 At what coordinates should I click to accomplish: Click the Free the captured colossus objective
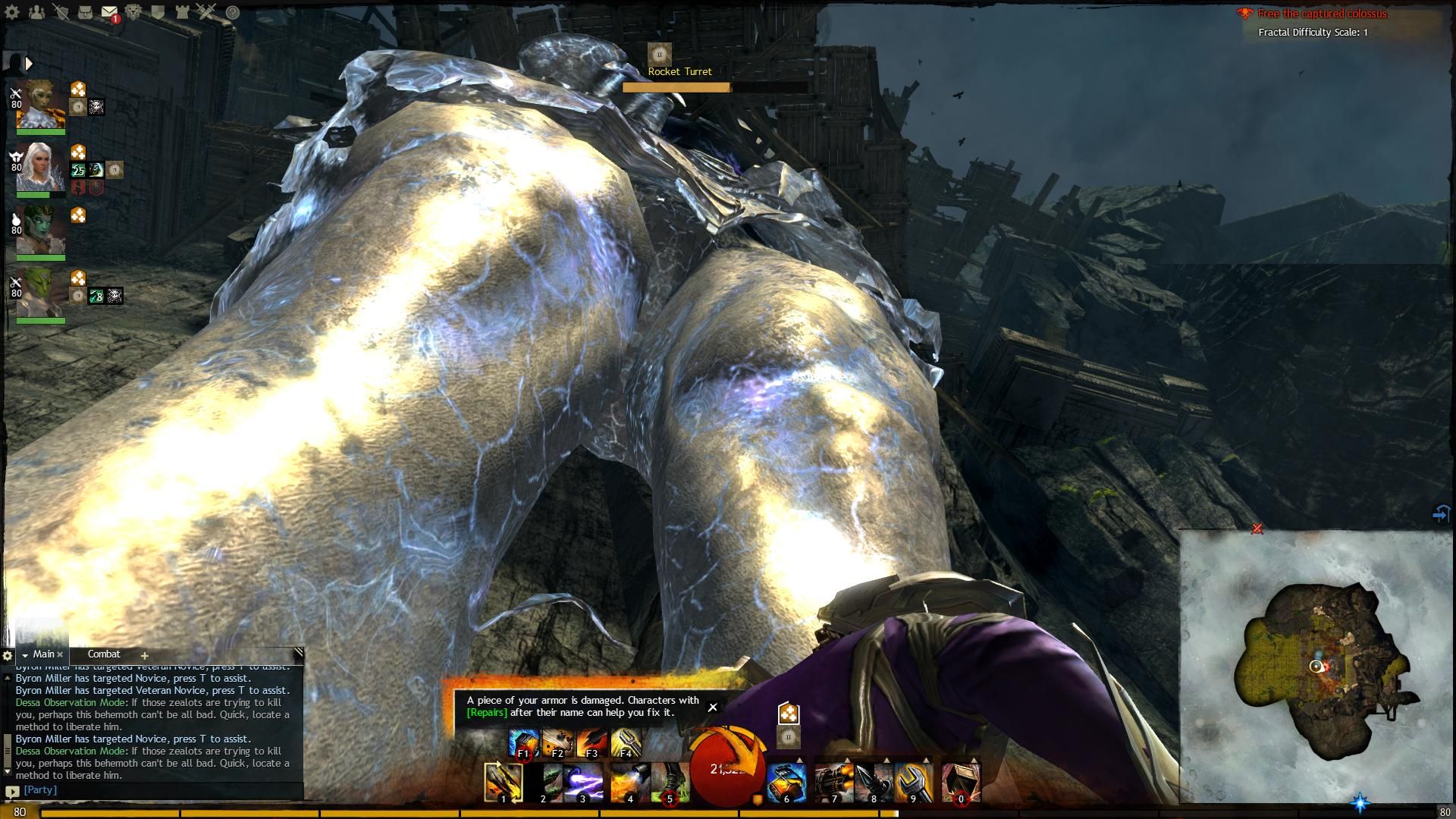click(1323, 14)
